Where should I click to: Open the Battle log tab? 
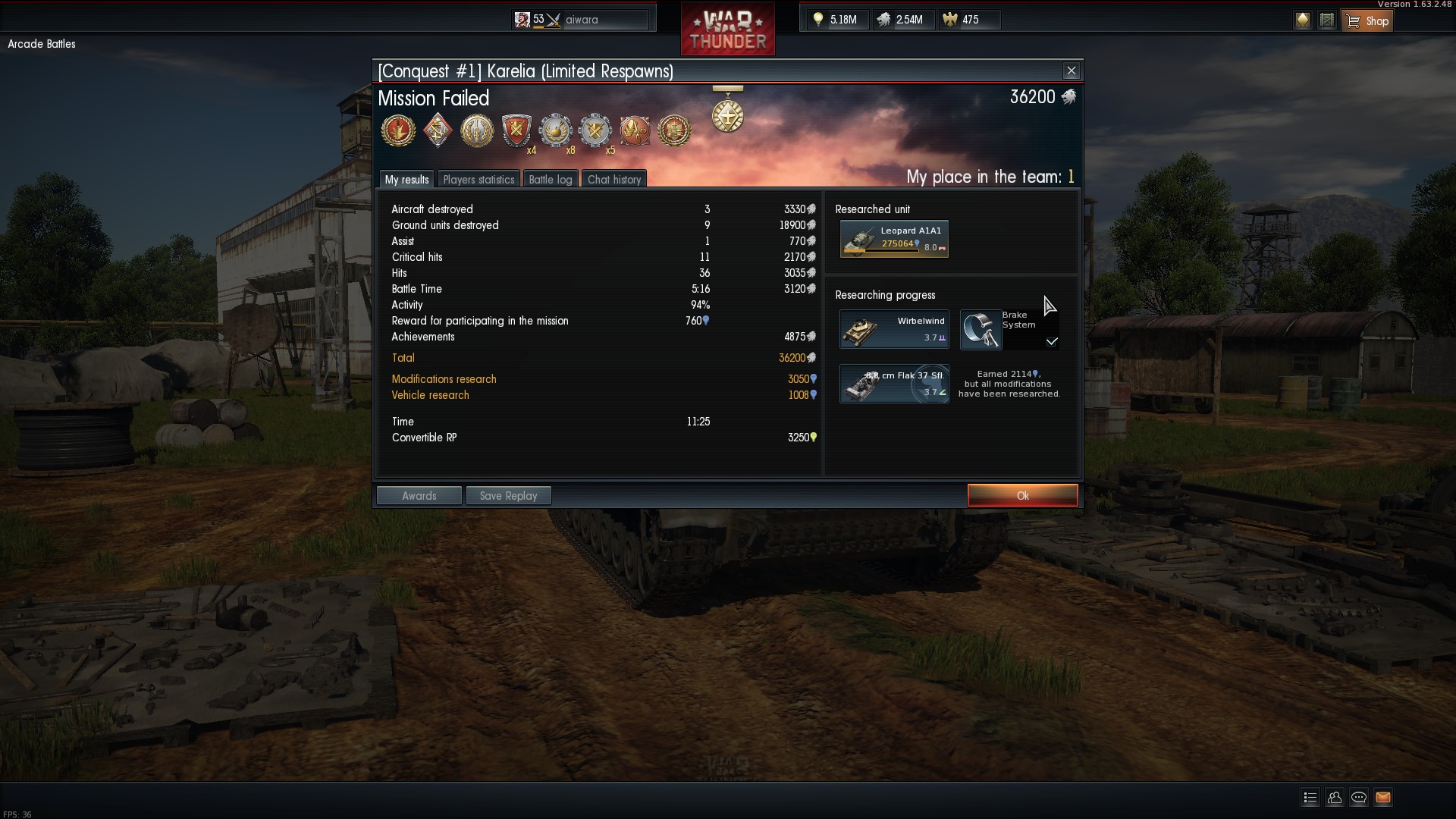pos(550,180)
